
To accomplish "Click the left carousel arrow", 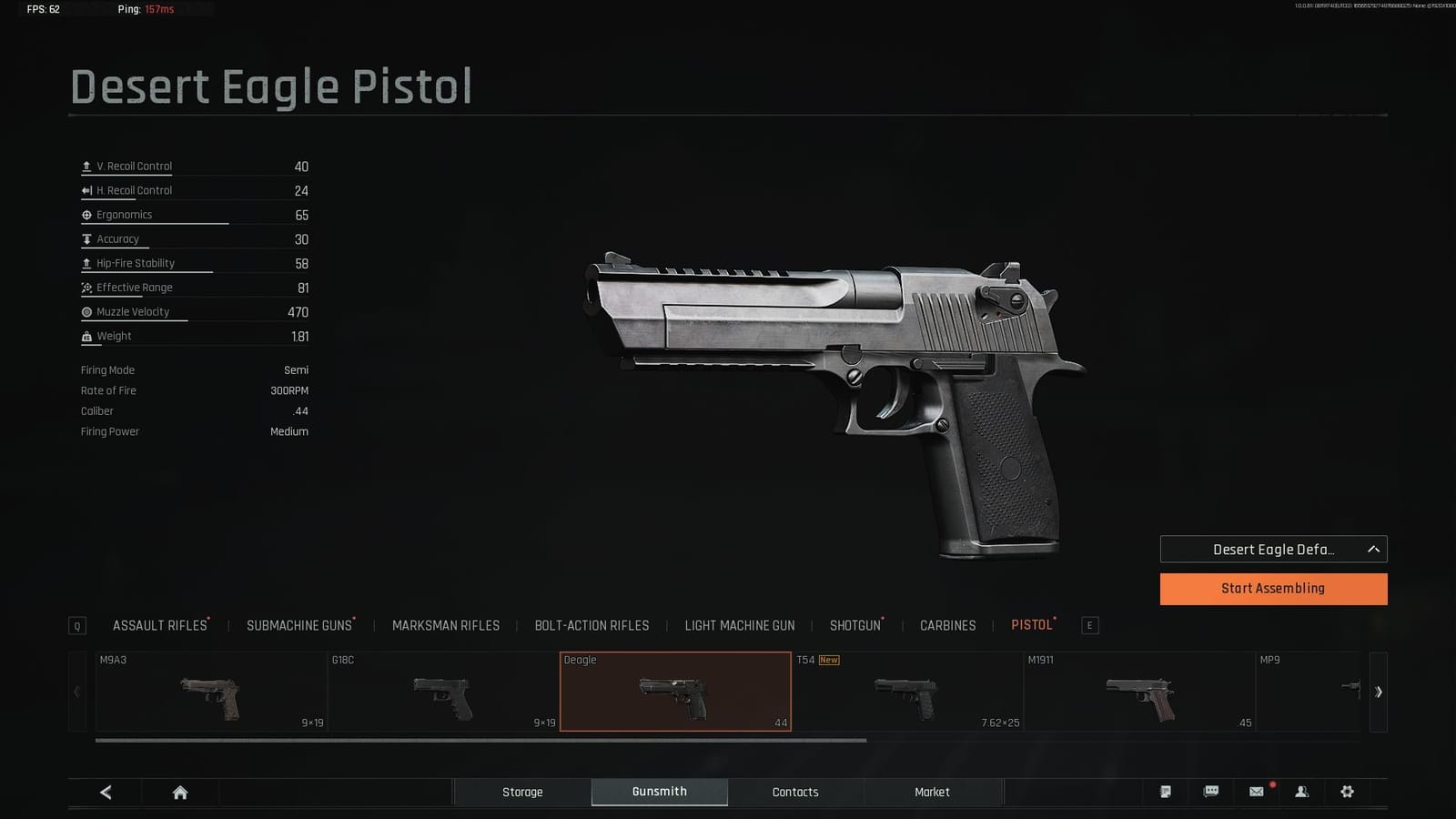I will coord(76,692).
